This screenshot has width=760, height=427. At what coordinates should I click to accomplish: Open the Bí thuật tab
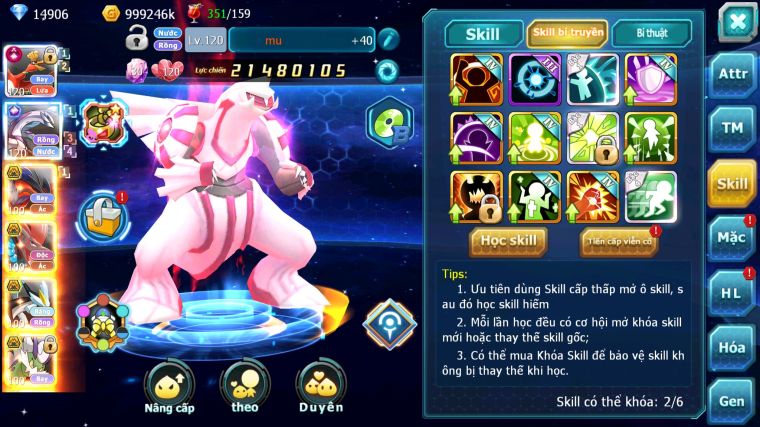pyautogui.click(x=650, y=33)
